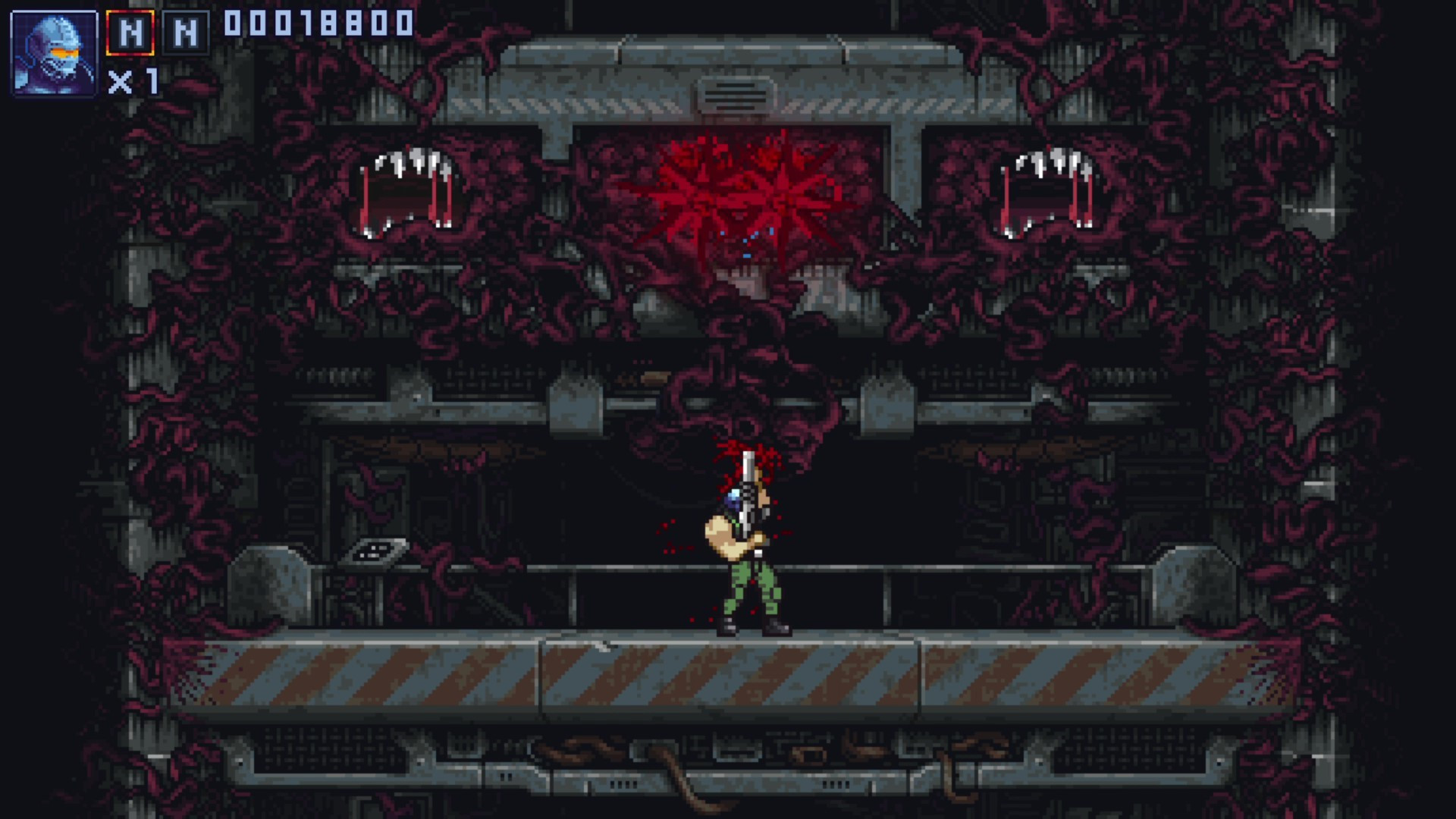Toggle the left fanged mouth creature
This screenshot has height=819, width=1456.
406,190
